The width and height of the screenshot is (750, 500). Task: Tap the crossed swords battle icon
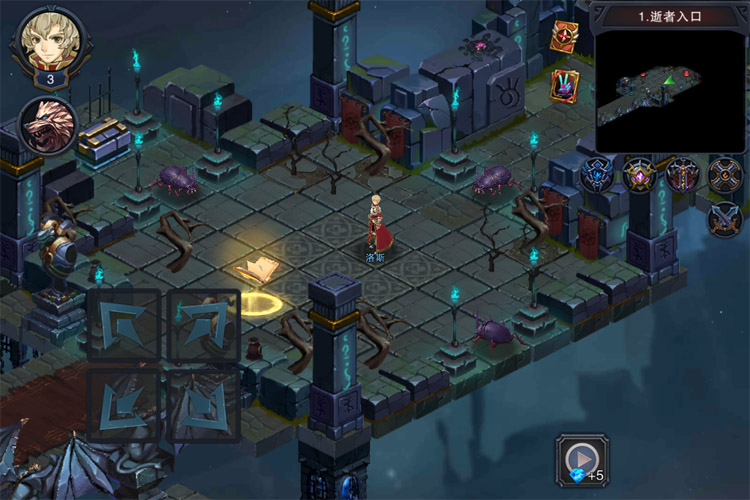724,218
